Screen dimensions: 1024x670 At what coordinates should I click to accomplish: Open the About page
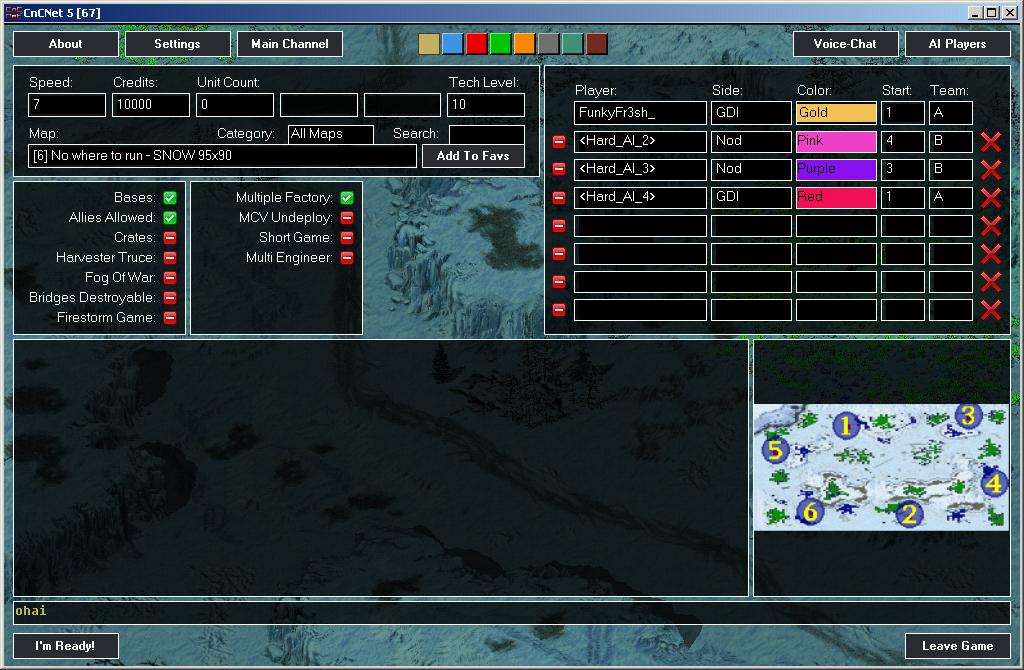pyautogui.click(x=65, y=44)
